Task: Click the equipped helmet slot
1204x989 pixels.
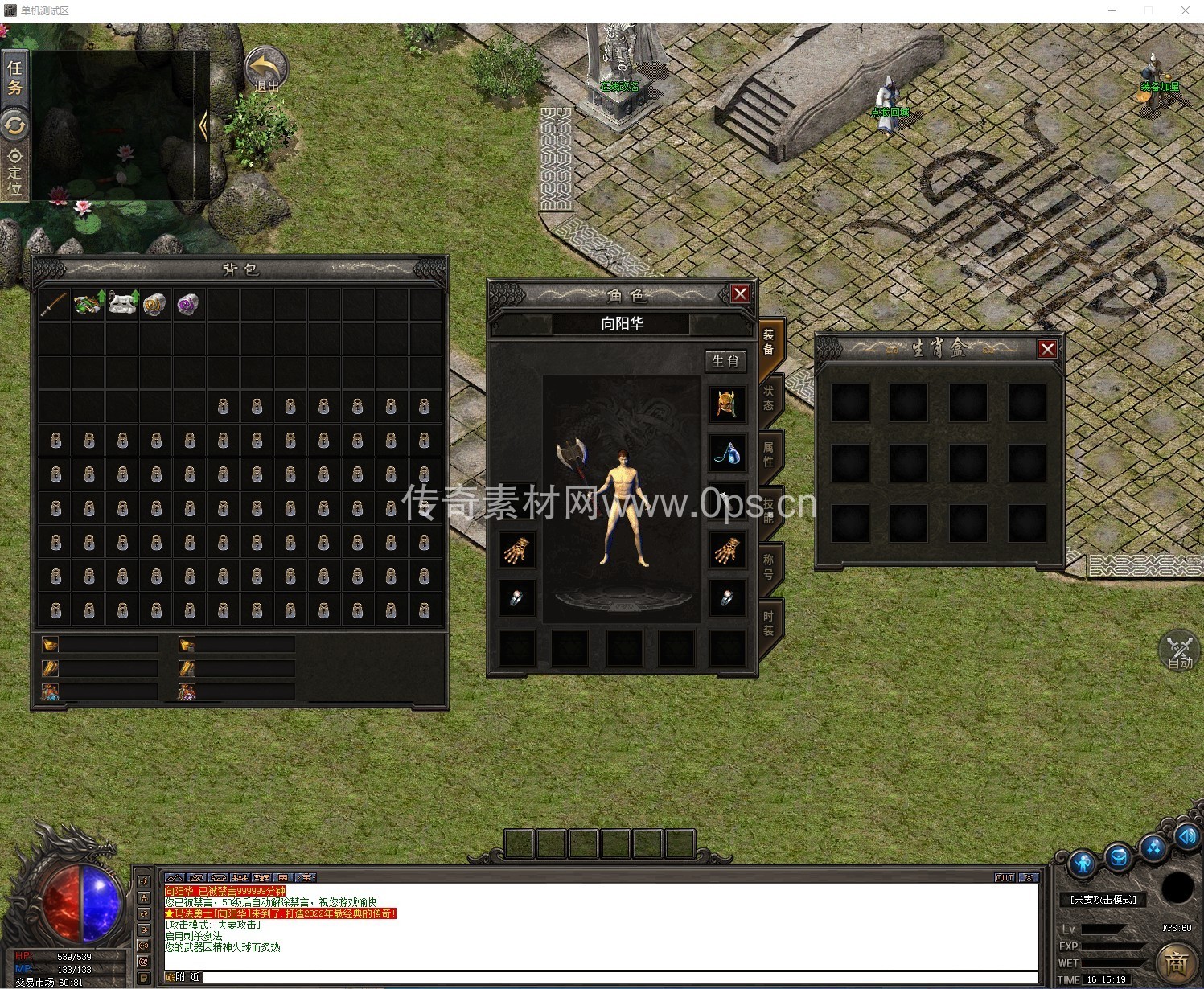Action: tap(726, 404)
